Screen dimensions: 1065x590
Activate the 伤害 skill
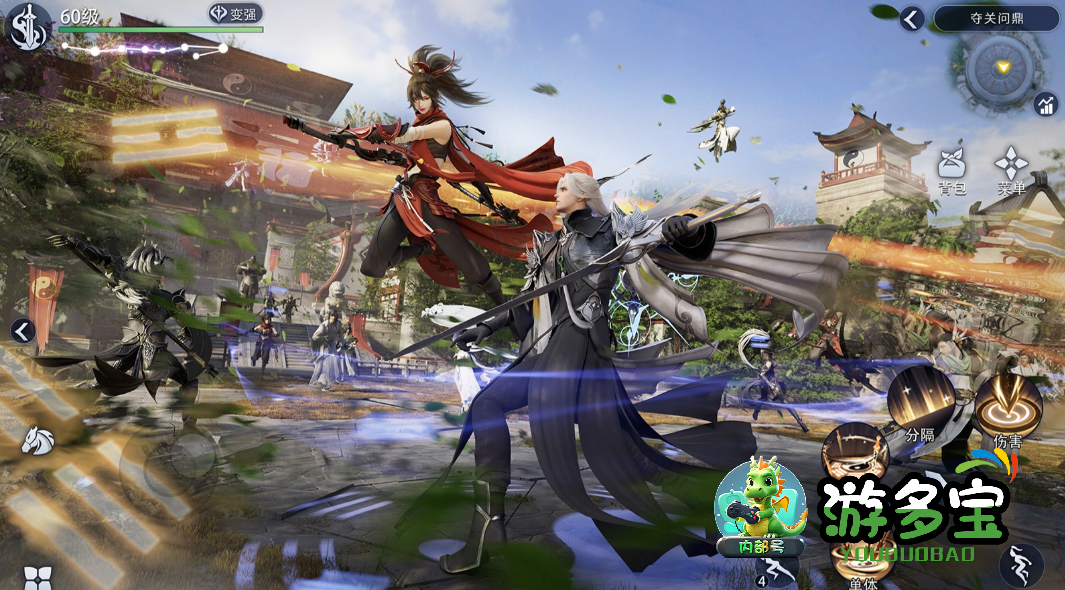(x=1007, y=405)
